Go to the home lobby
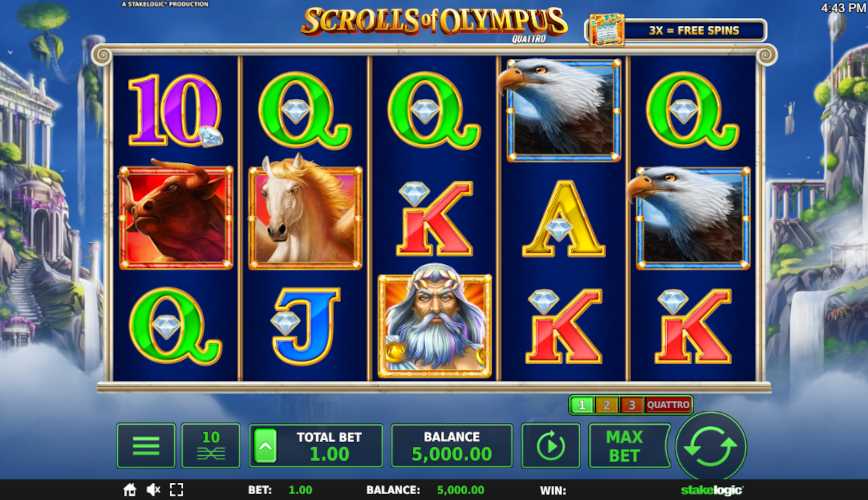The height and width of the screenshot is (500, 868). (130, 490)
